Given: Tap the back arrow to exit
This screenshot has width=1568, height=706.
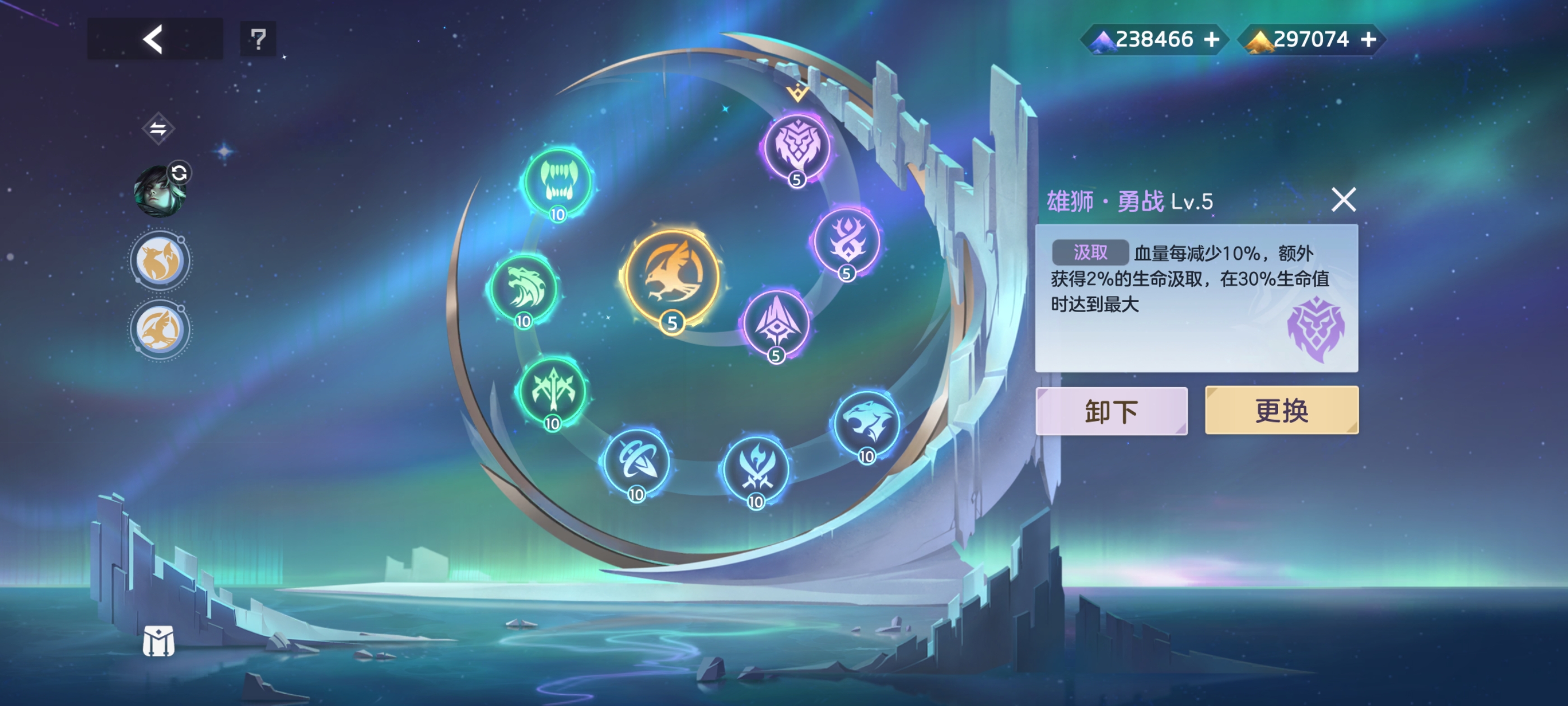Looking at the screenshot, I should (x=154, y=39).
